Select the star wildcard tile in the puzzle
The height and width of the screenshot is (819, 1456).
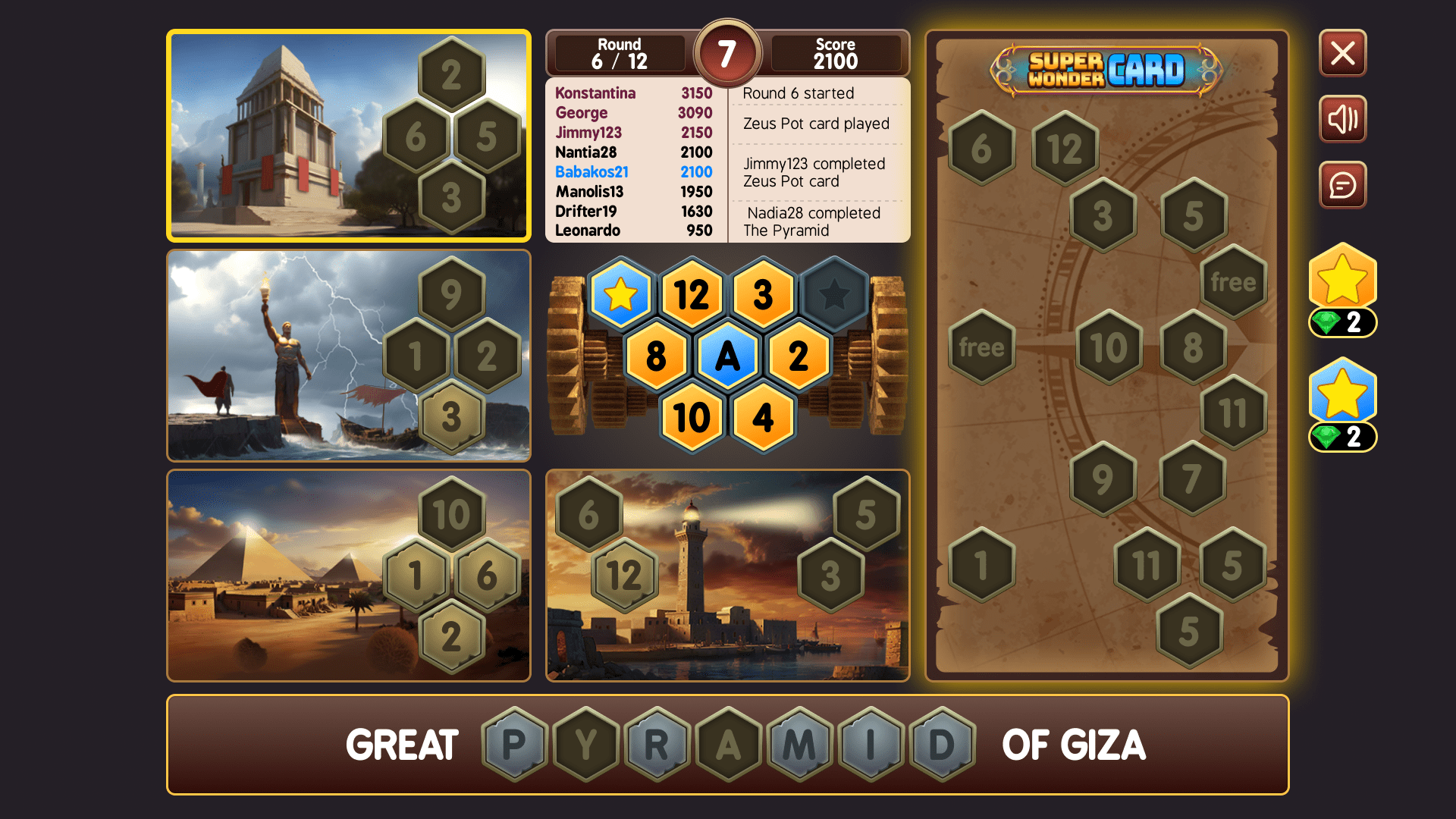(621, 295)
